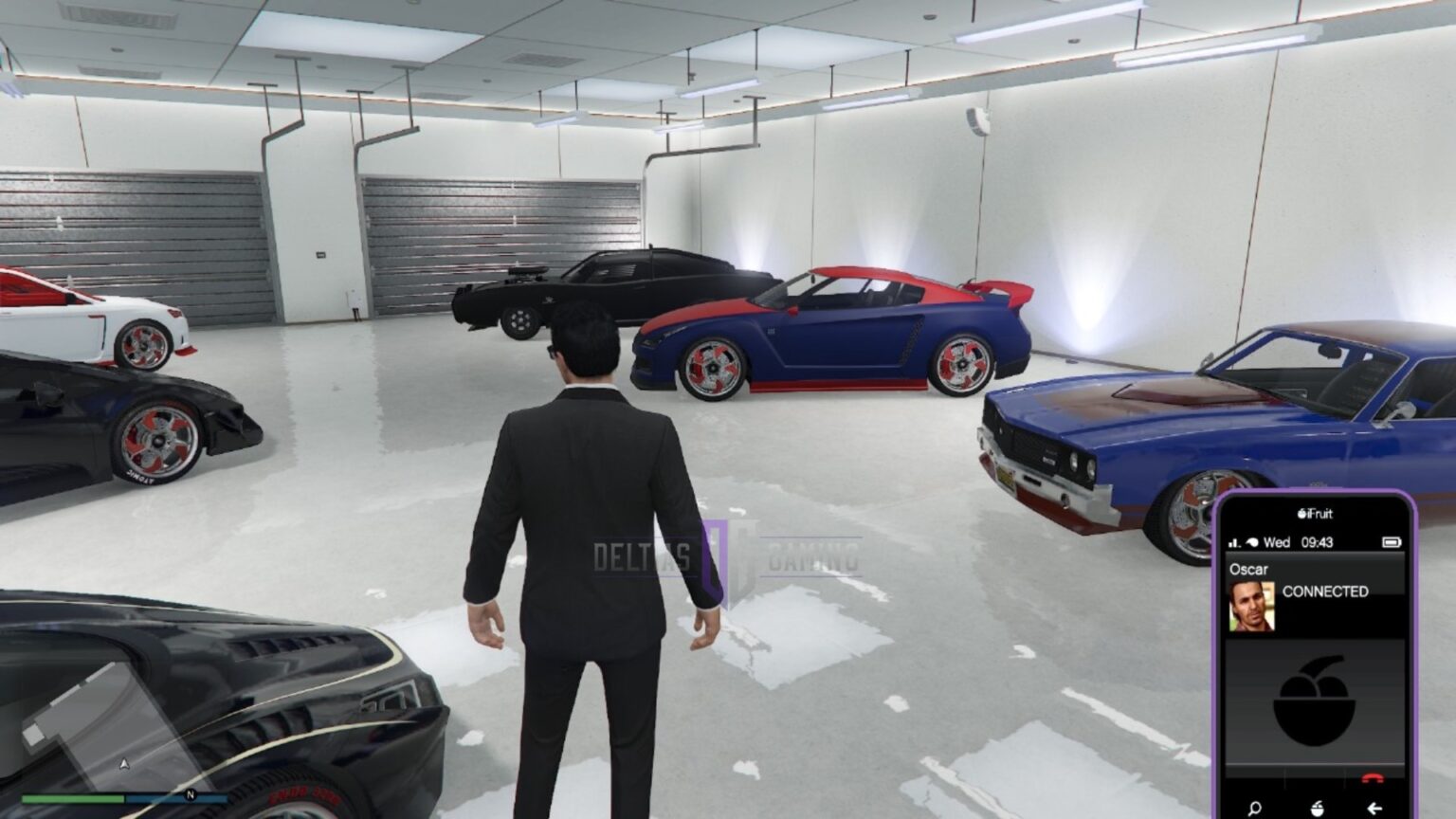The height and width of the screenshot is (819, 1456).
Task: Click the Wed day label in the status bar
Action: click(x=1278, y=542)
